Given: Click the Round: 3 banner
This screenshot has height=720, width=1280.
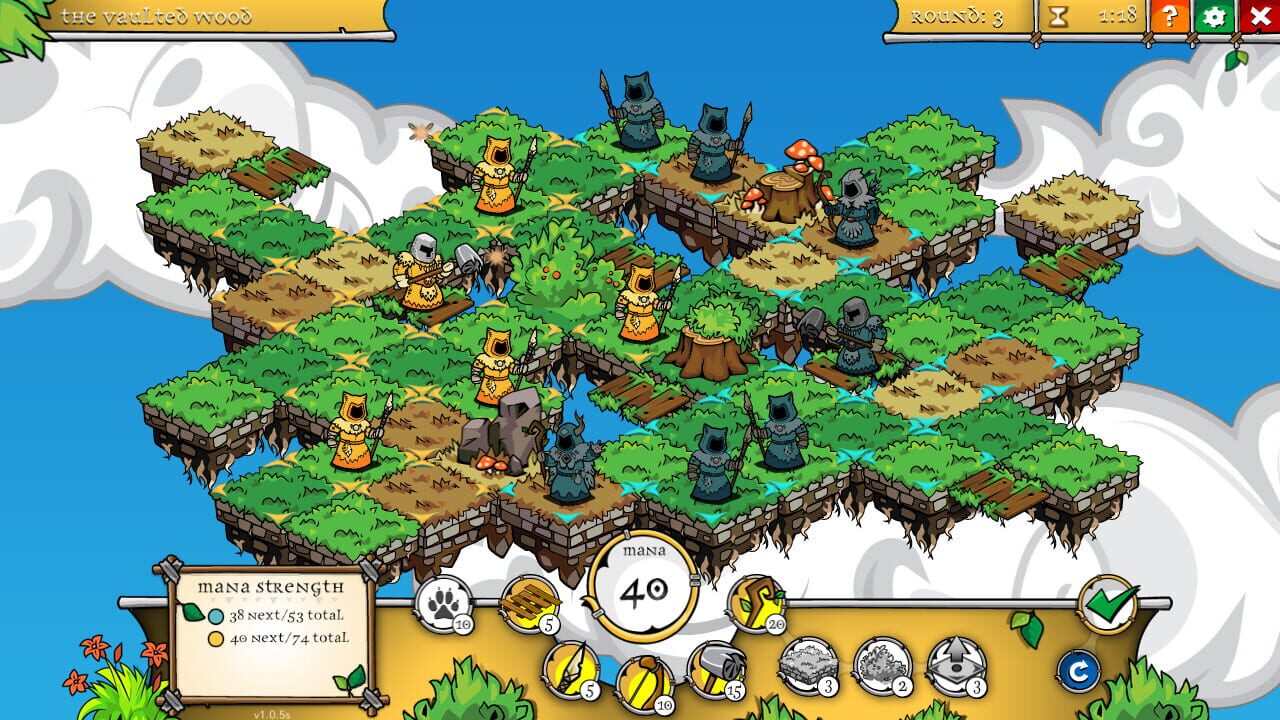Looking at the screenshot, I should tap(955, 16).
